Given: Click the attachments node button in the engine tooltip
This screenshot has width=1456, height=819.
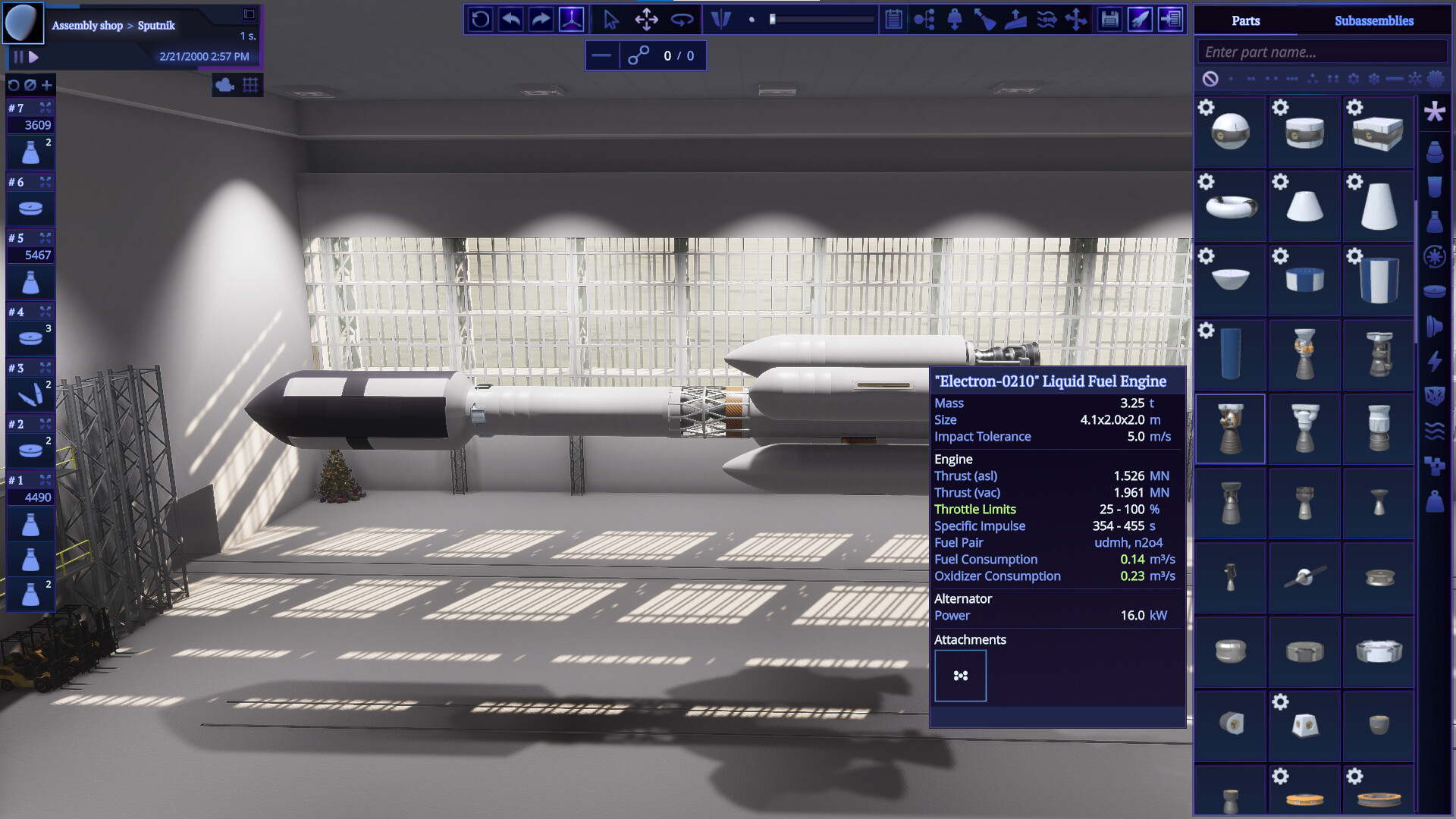Looking at the screenshot, I should tap(960, 675).
